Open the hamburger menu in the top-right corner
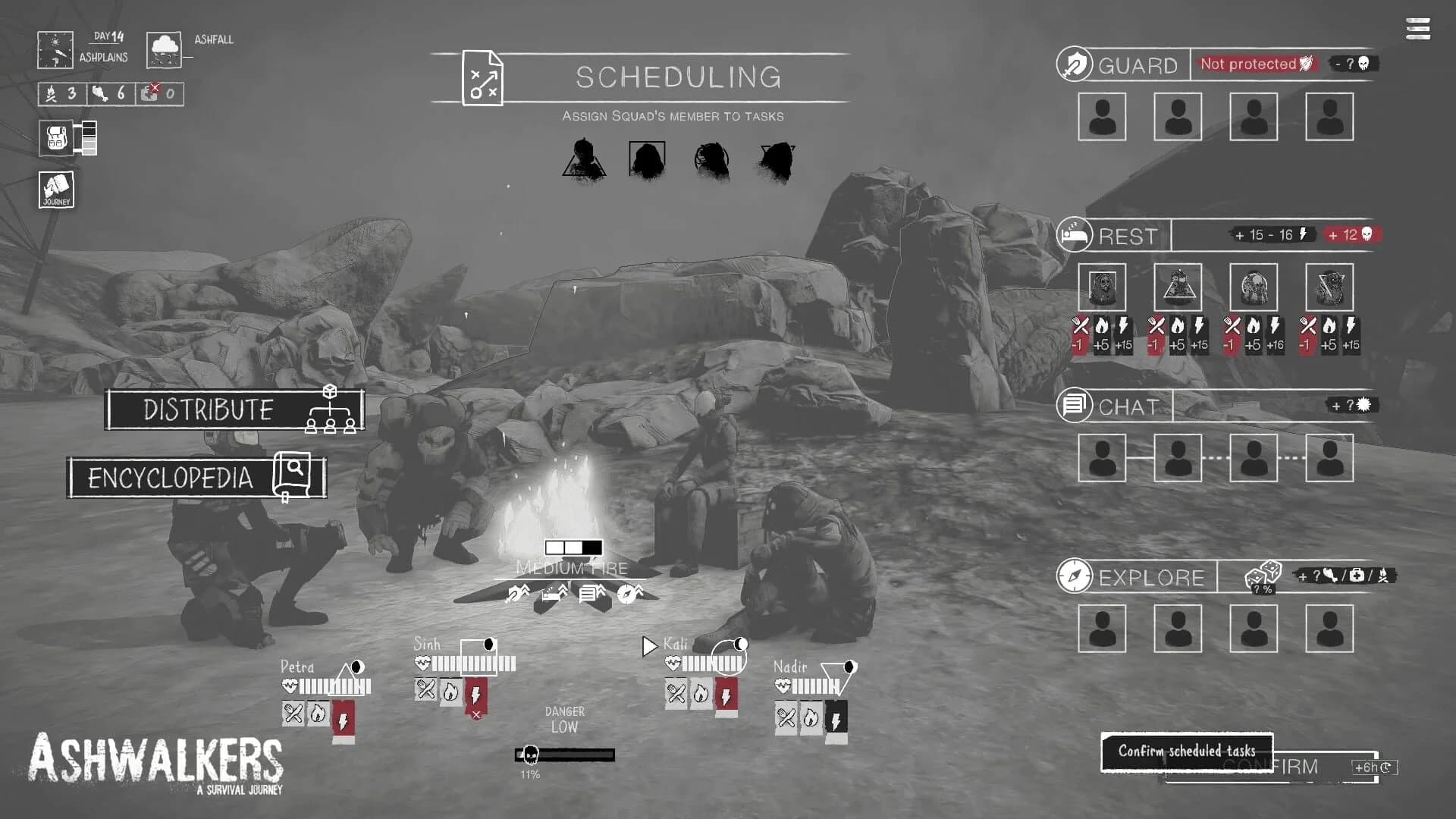This screenshot has width=1456, height=819. click(x=1417, y=28)
